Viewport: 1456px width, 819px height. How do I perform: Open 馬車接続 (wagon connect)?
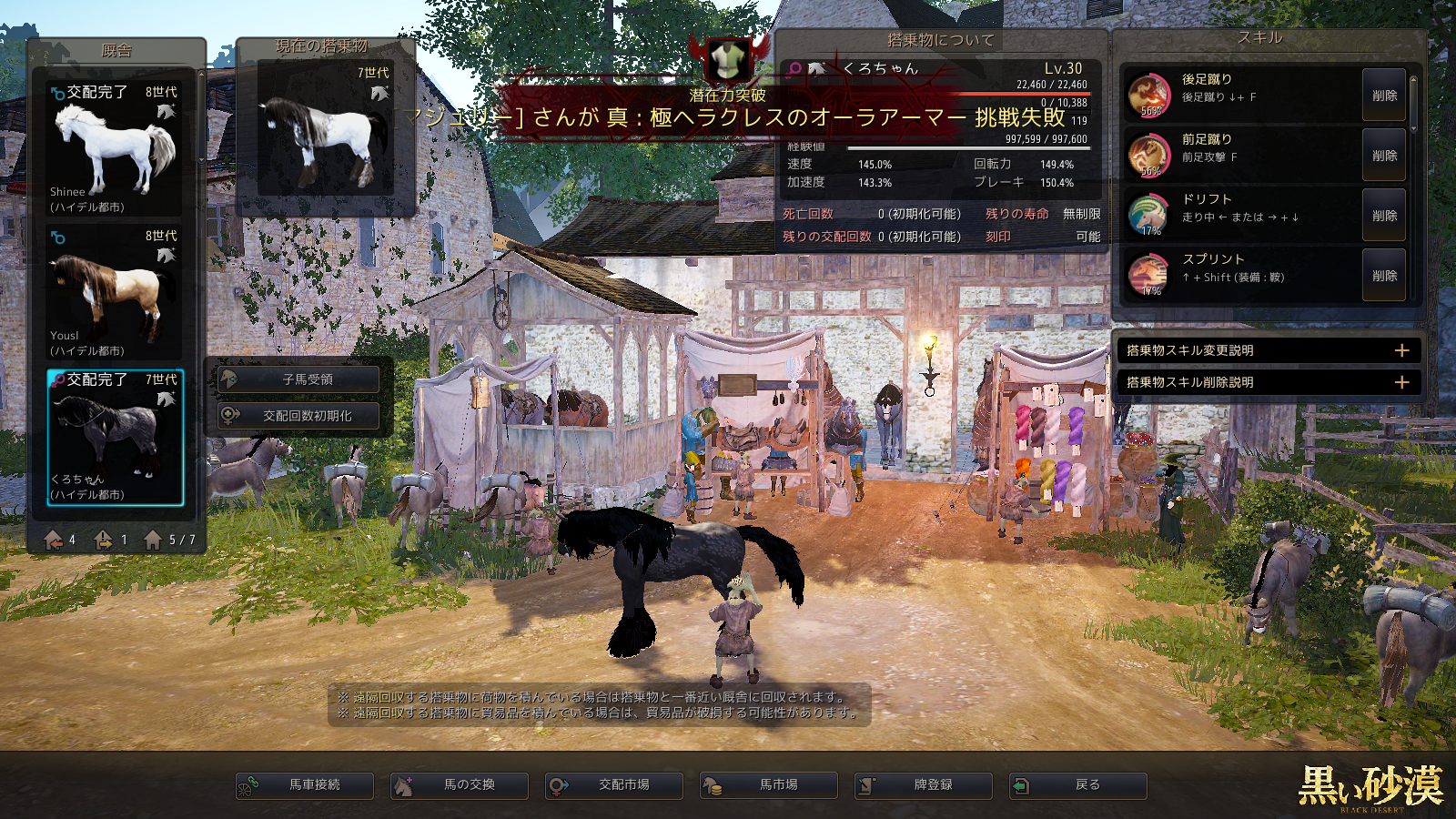coord(305,785)
